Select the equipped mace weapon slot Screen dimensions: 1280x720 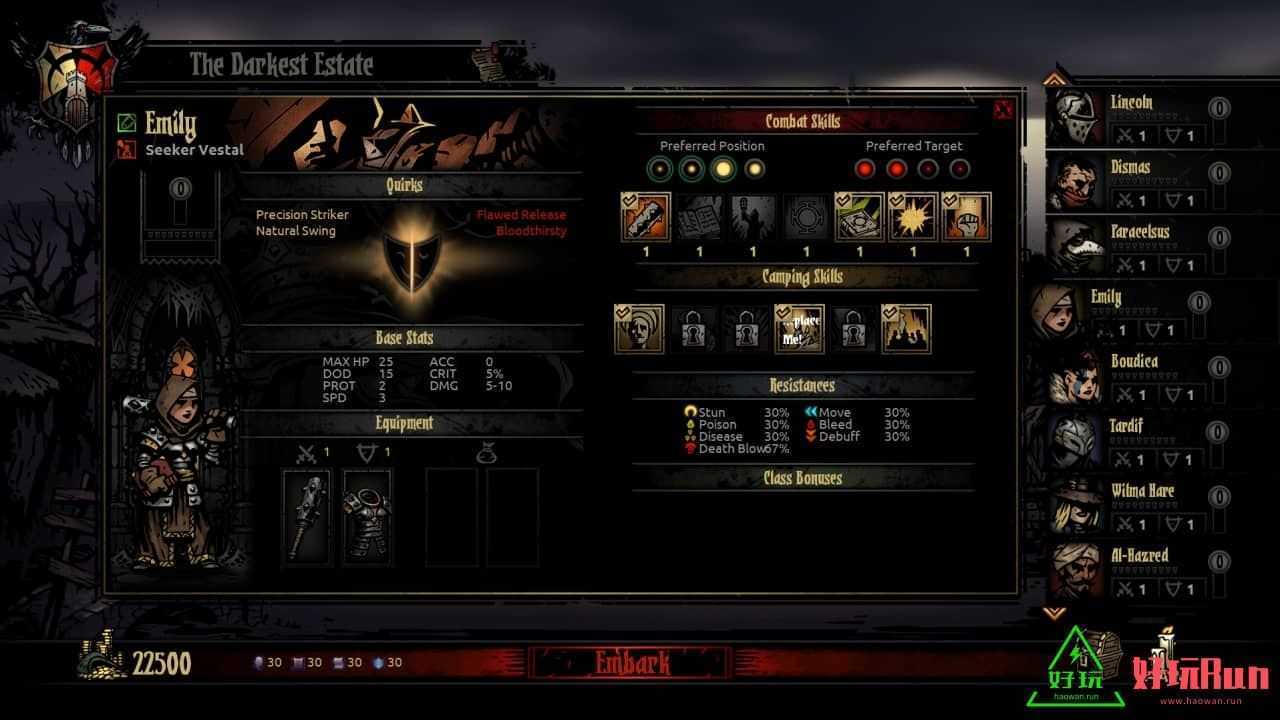point(307,516)
